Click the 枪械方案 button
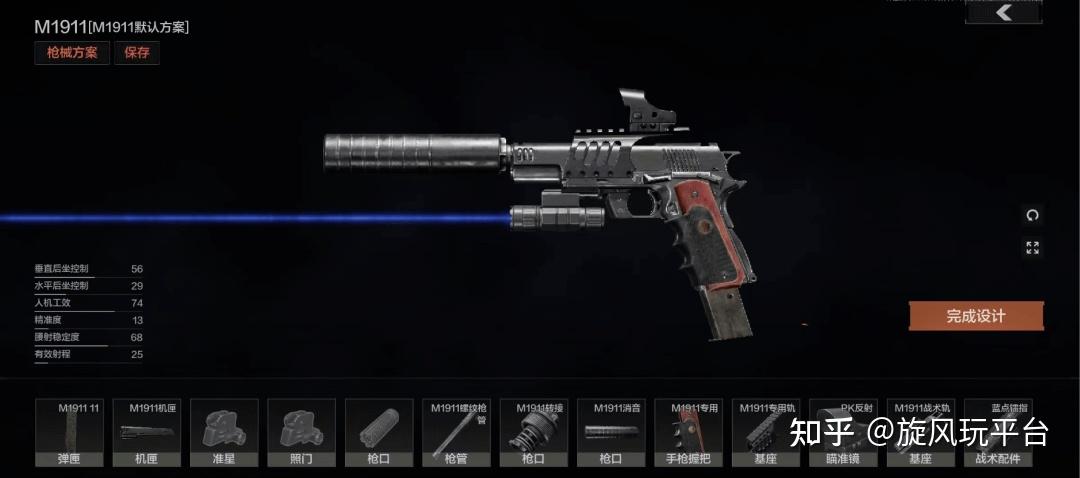Screen dimensions: 1080x478 pyautogui.click(x=72, y=53)
